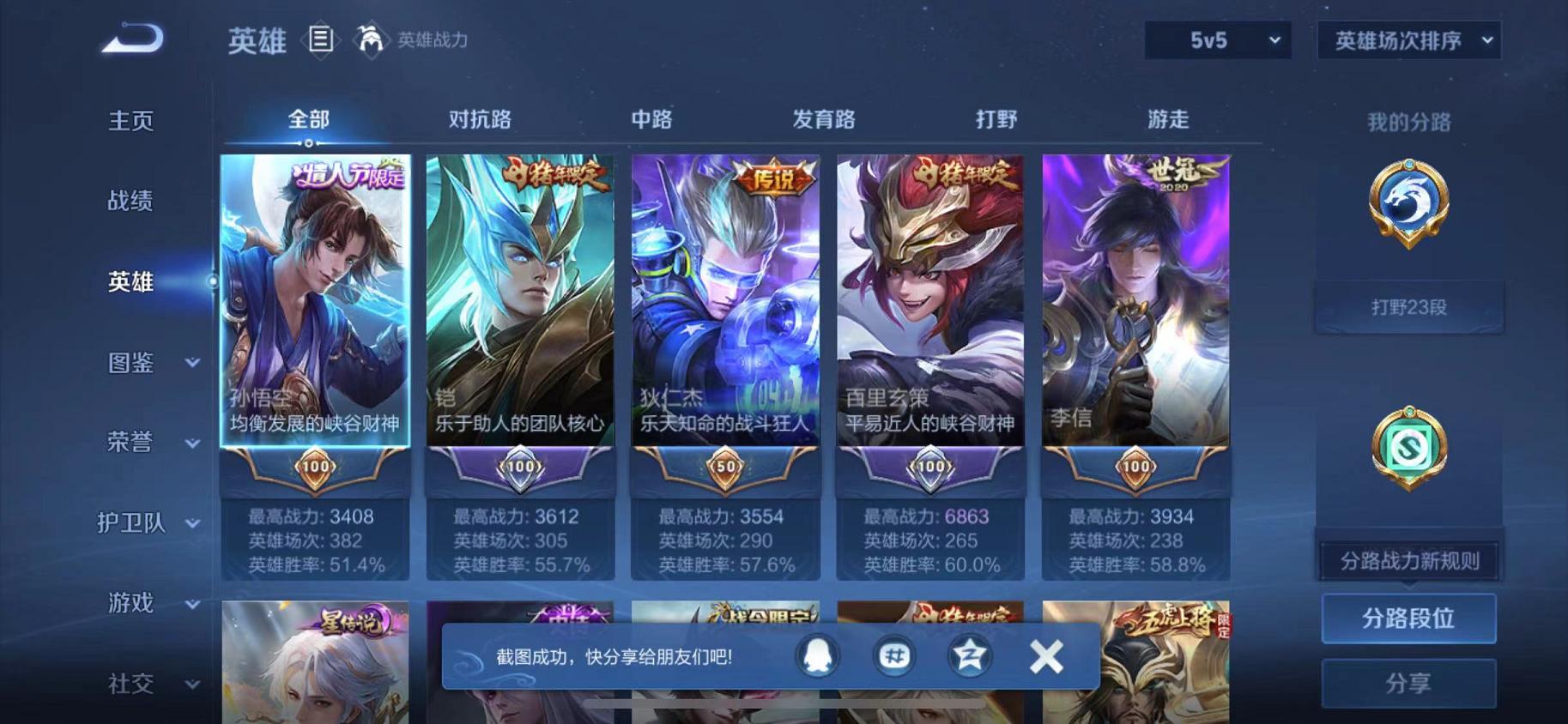This screenshot has height=724, width=1568.
Task: Open the hero list icon beside 英雄 title
Action: point(322,40)
